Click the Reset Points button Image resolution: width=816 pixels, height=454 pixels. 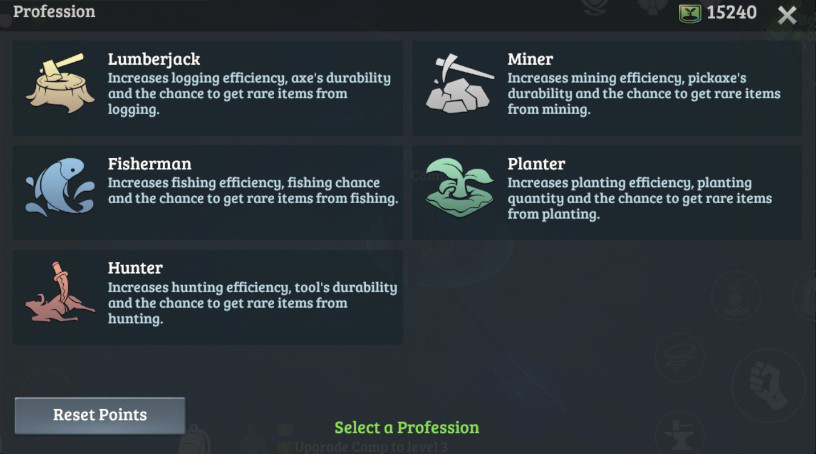(x=100, y=415)
